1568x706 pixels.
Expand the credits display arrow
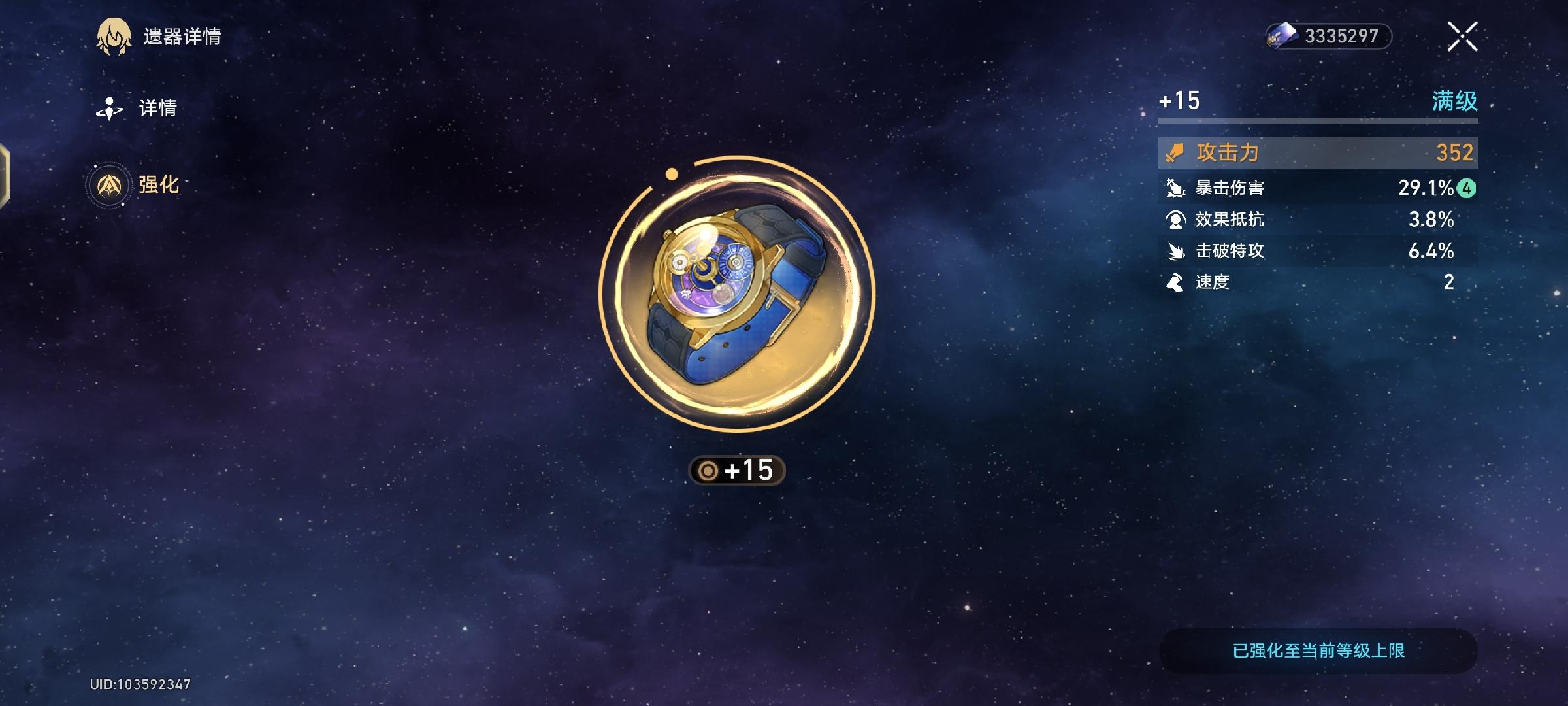[1383, 37]
